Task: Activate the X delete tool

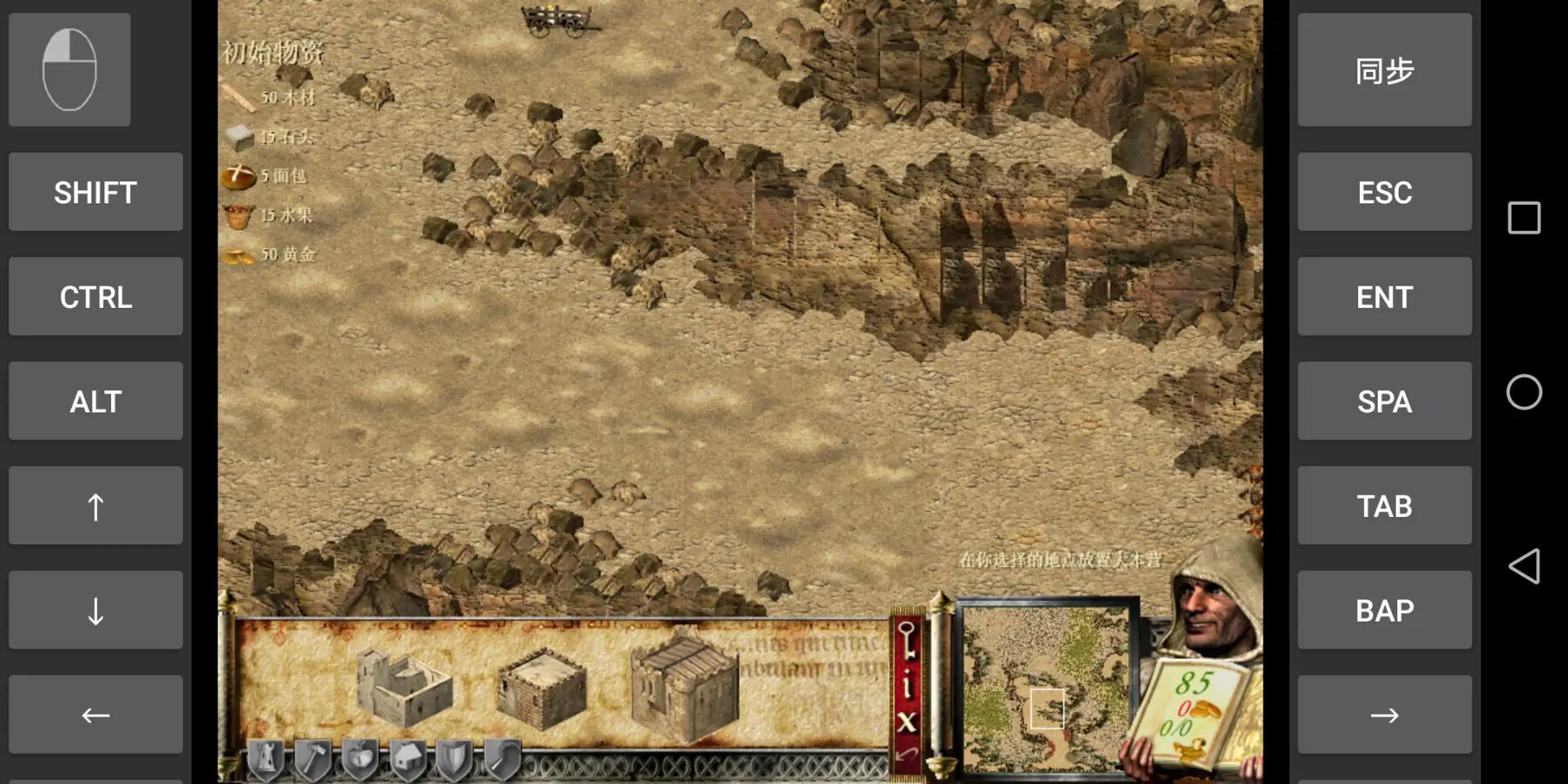Action: tap(906, 722)
